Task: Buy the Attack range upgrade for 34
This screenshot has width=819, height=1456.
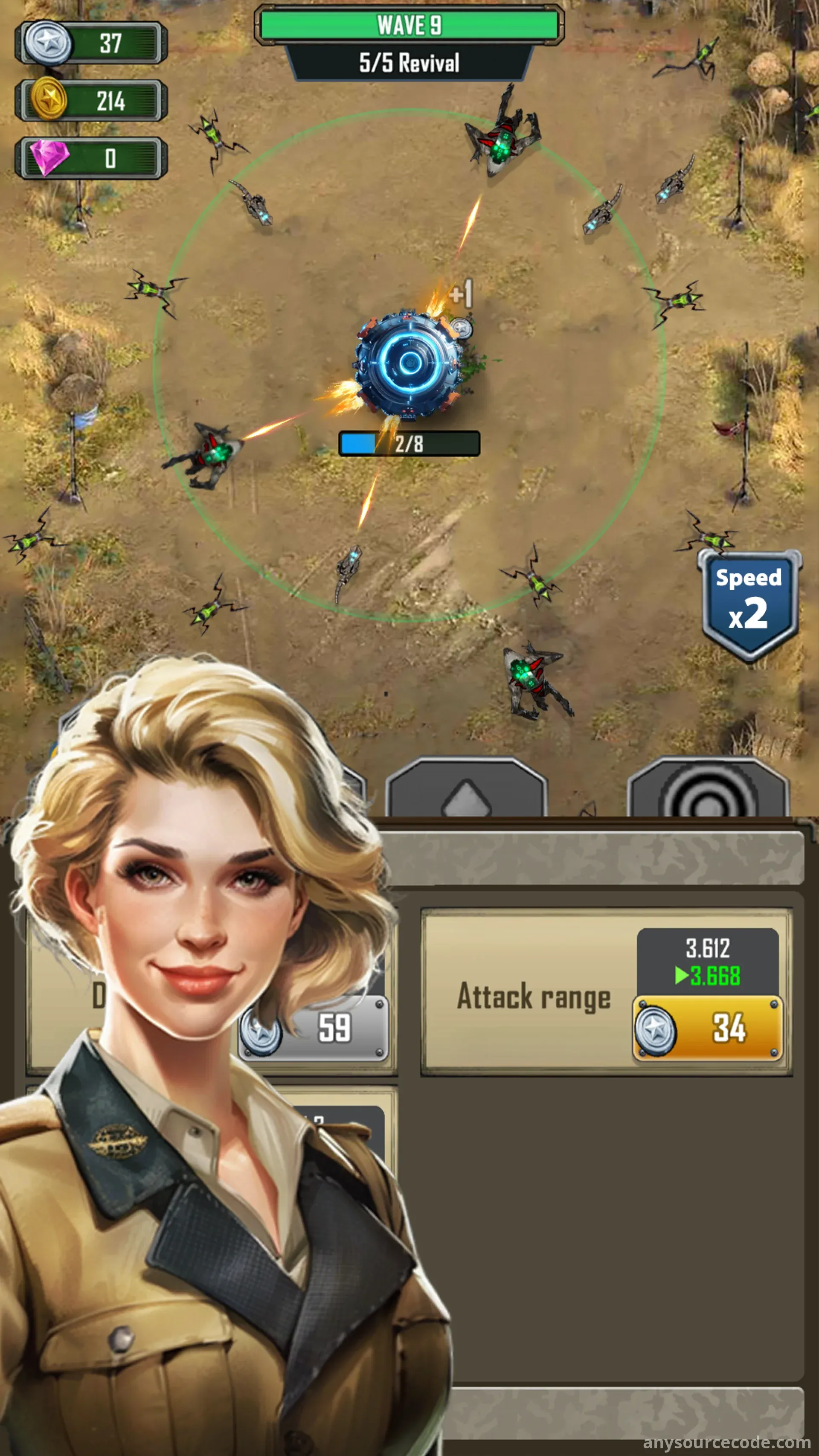Action: (707, 1028)
